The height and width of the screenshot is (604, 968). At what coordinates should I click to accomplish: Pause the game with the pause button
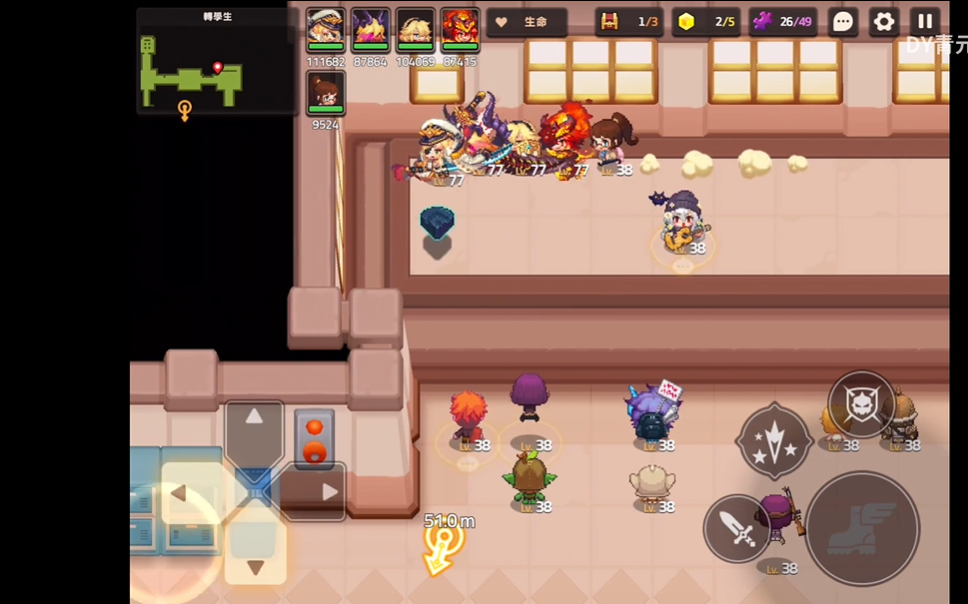pos(925,21)
